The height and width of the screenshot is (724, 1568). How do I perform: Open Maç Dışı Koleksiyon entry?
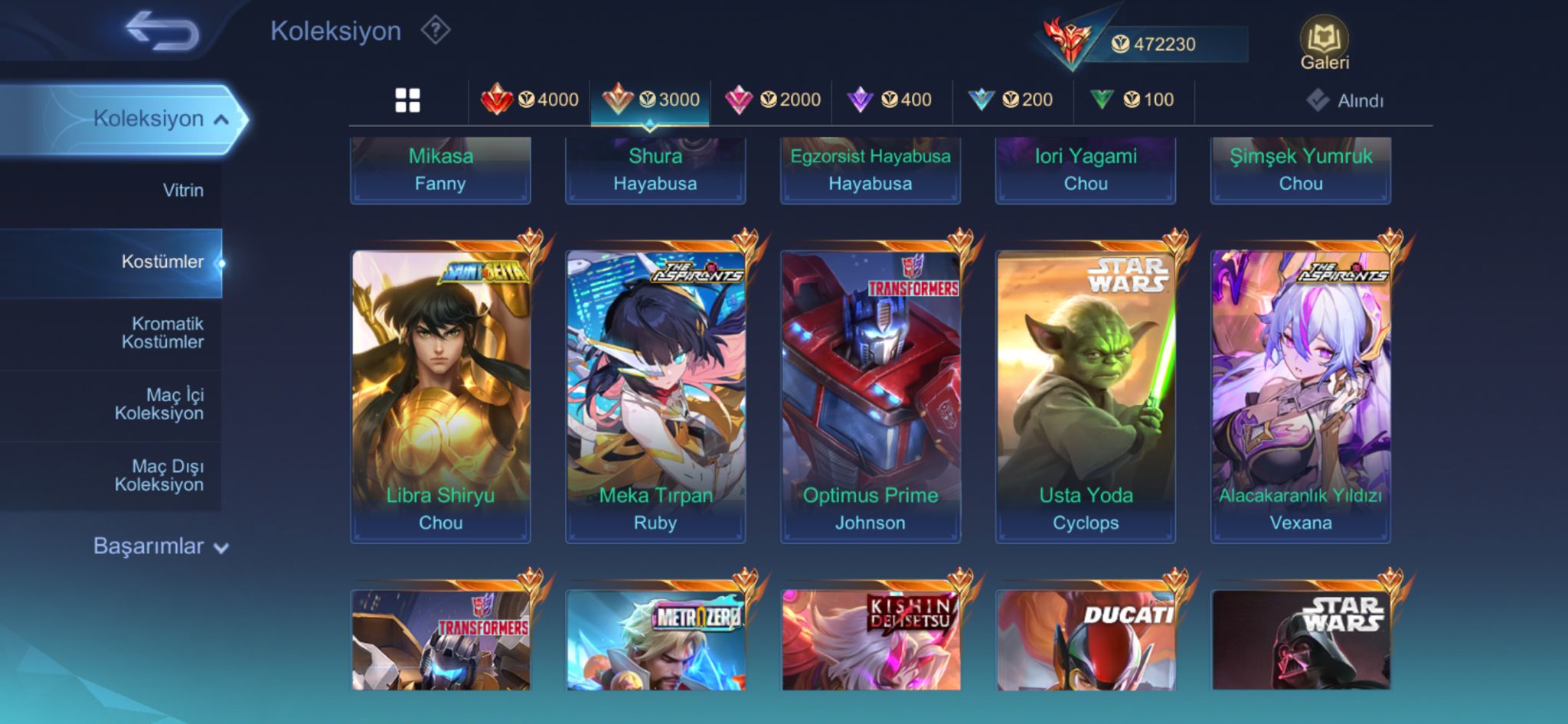click(x=159, y=475)
